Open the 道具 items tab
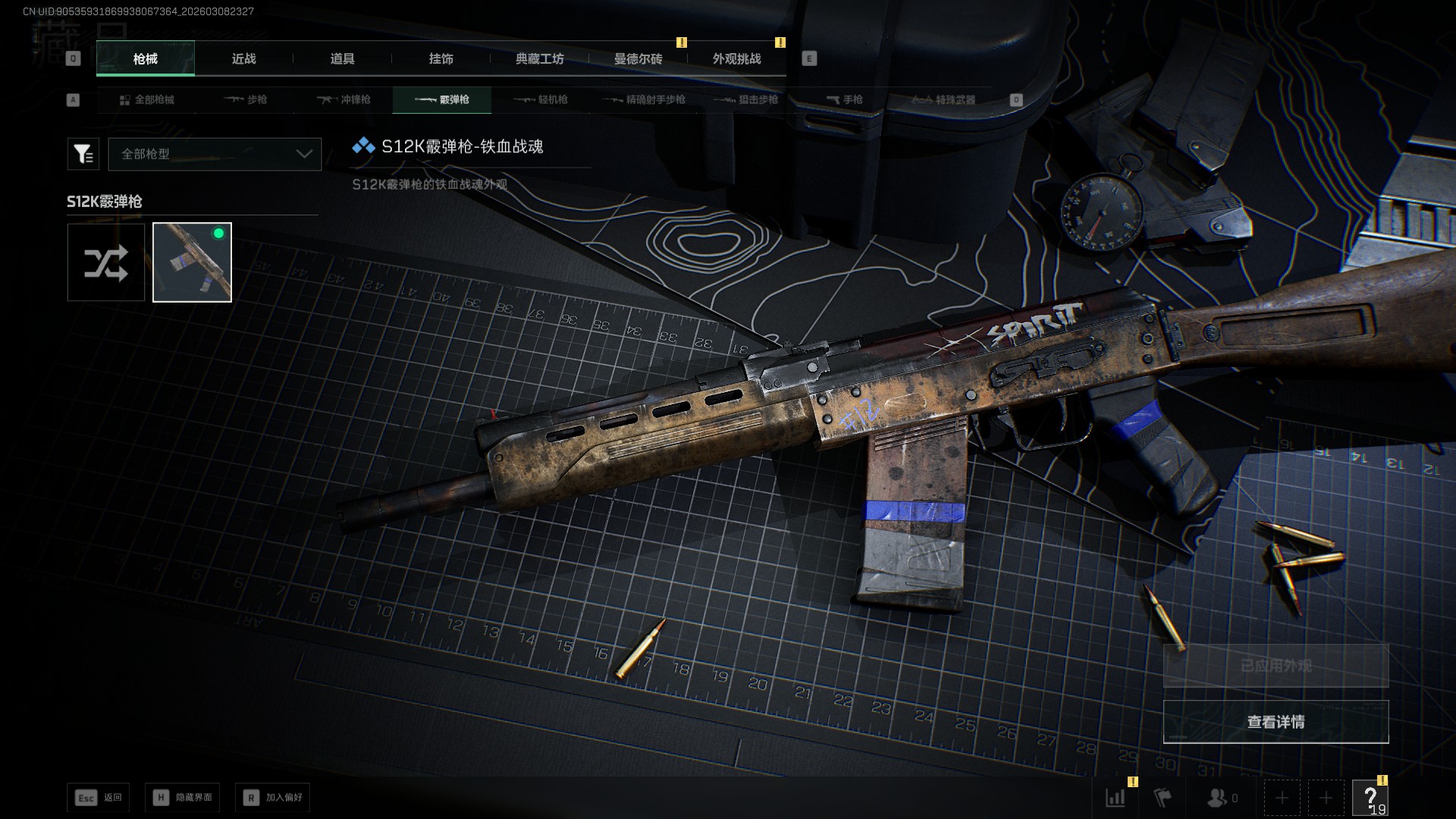The height and width of the screenshot is (819, 1456). pyautogui.click(x=342, y=59)
